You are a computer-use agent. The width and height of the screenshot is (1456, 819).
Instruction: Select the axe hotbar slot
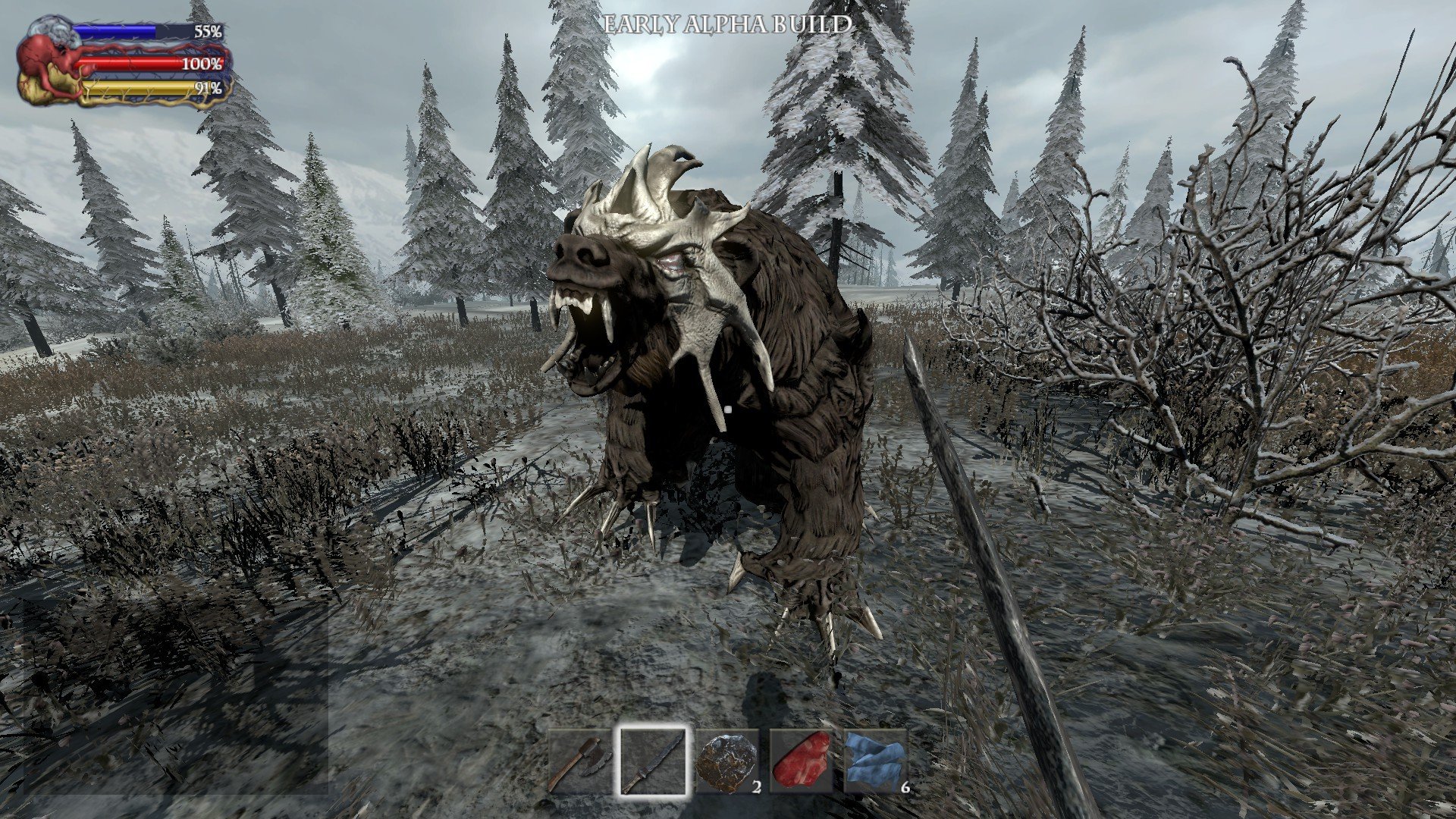click(x=579, y=761)
